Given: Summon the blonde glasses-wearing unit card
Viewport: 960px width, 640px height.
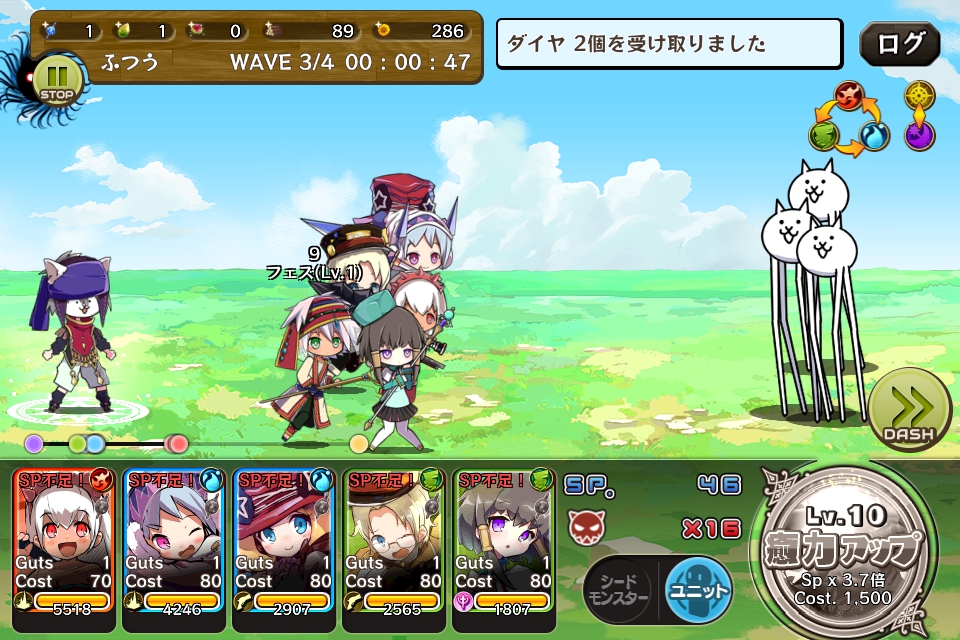Looking at the screenshot, I should pos(394,548).
